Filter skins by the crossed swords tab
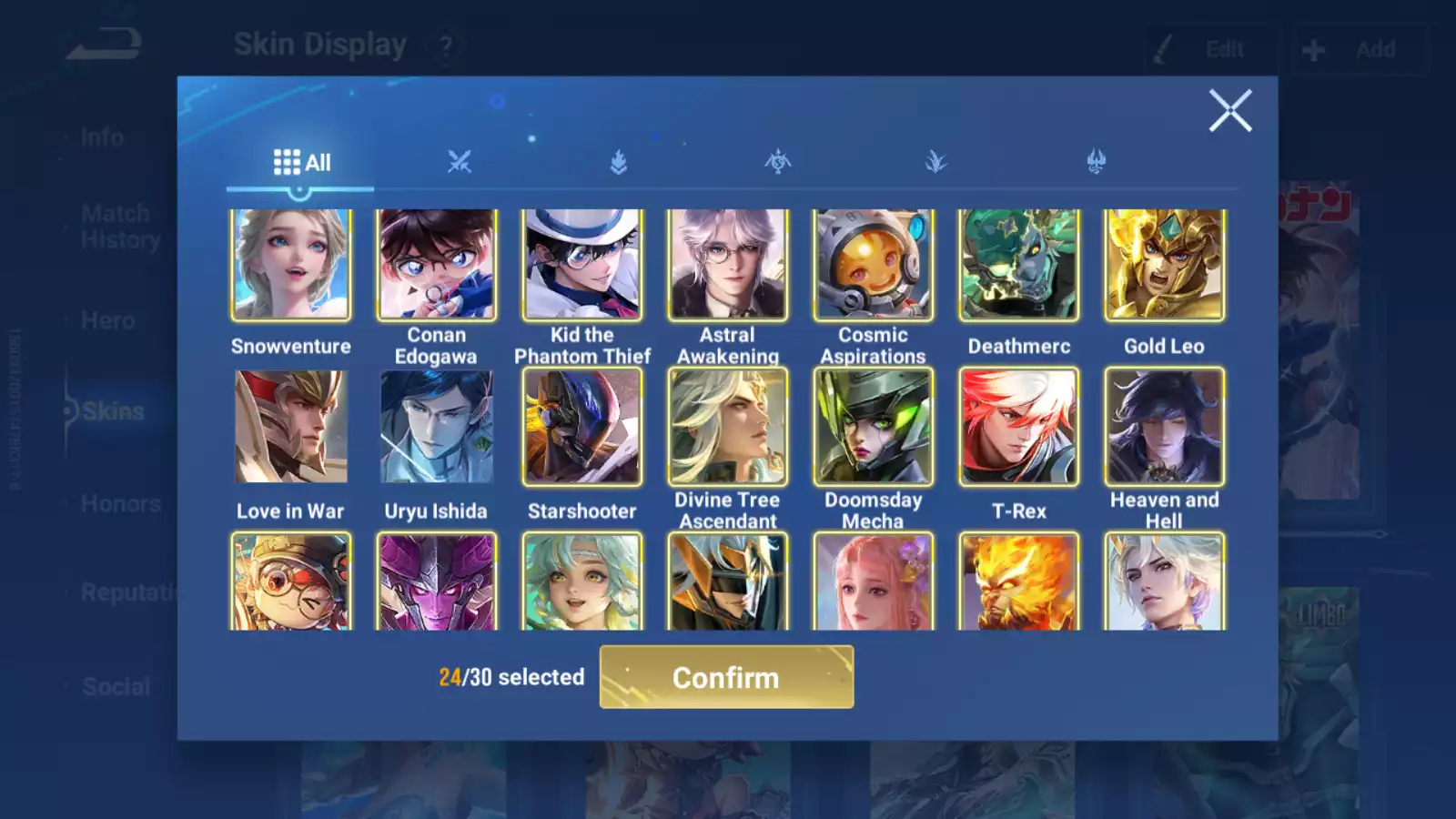1456x819 pixels. [460, 163]
